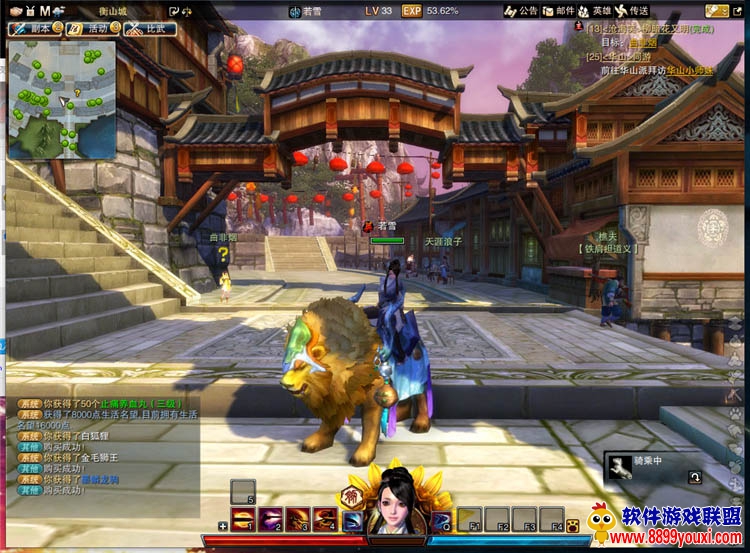Open the 传送 teleport menu
The height and width of the screenshot is (553, 750).
coord(634,10)
